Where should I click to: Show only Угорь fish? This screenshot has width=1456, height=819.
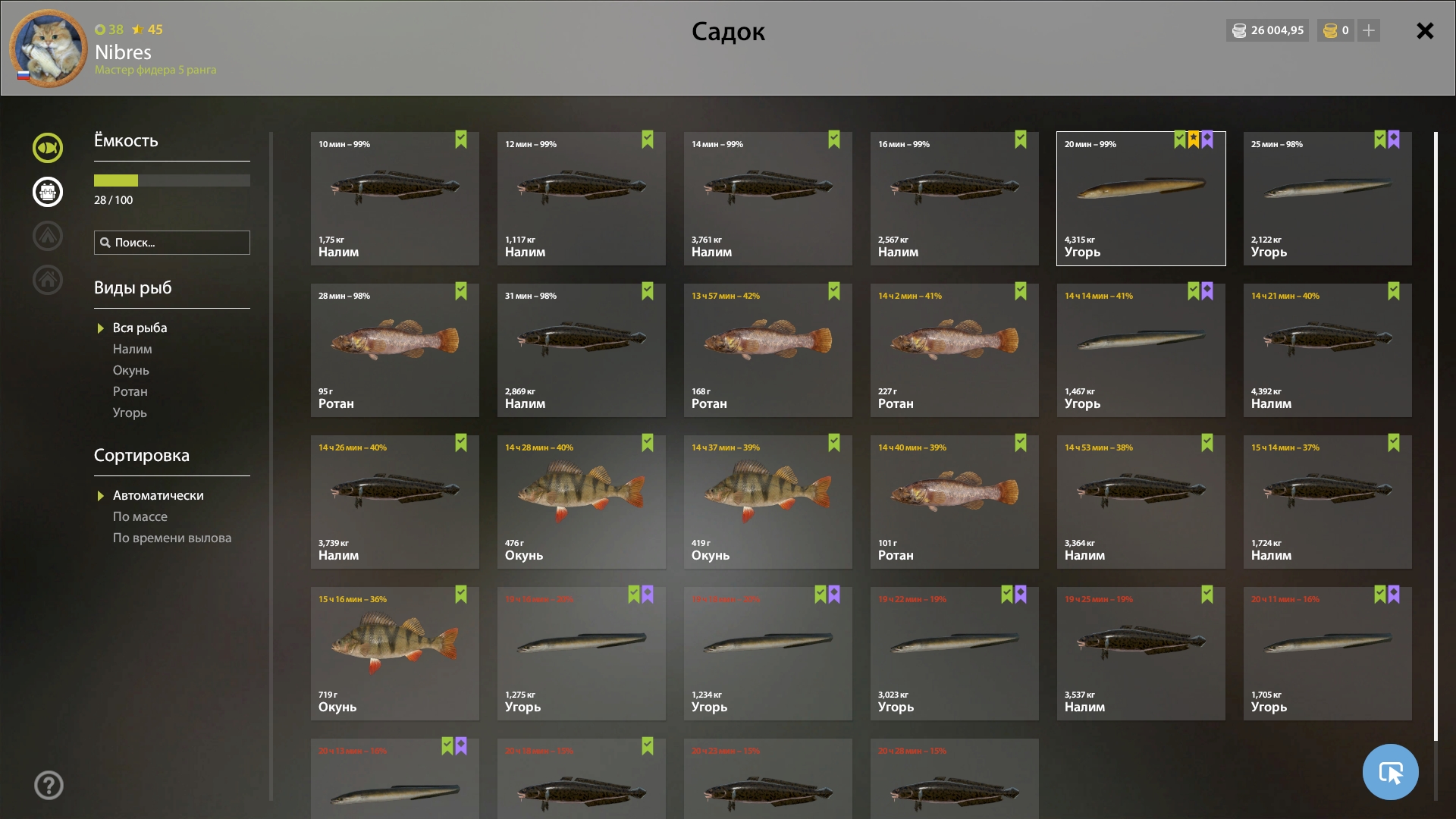tap(130, 413)
